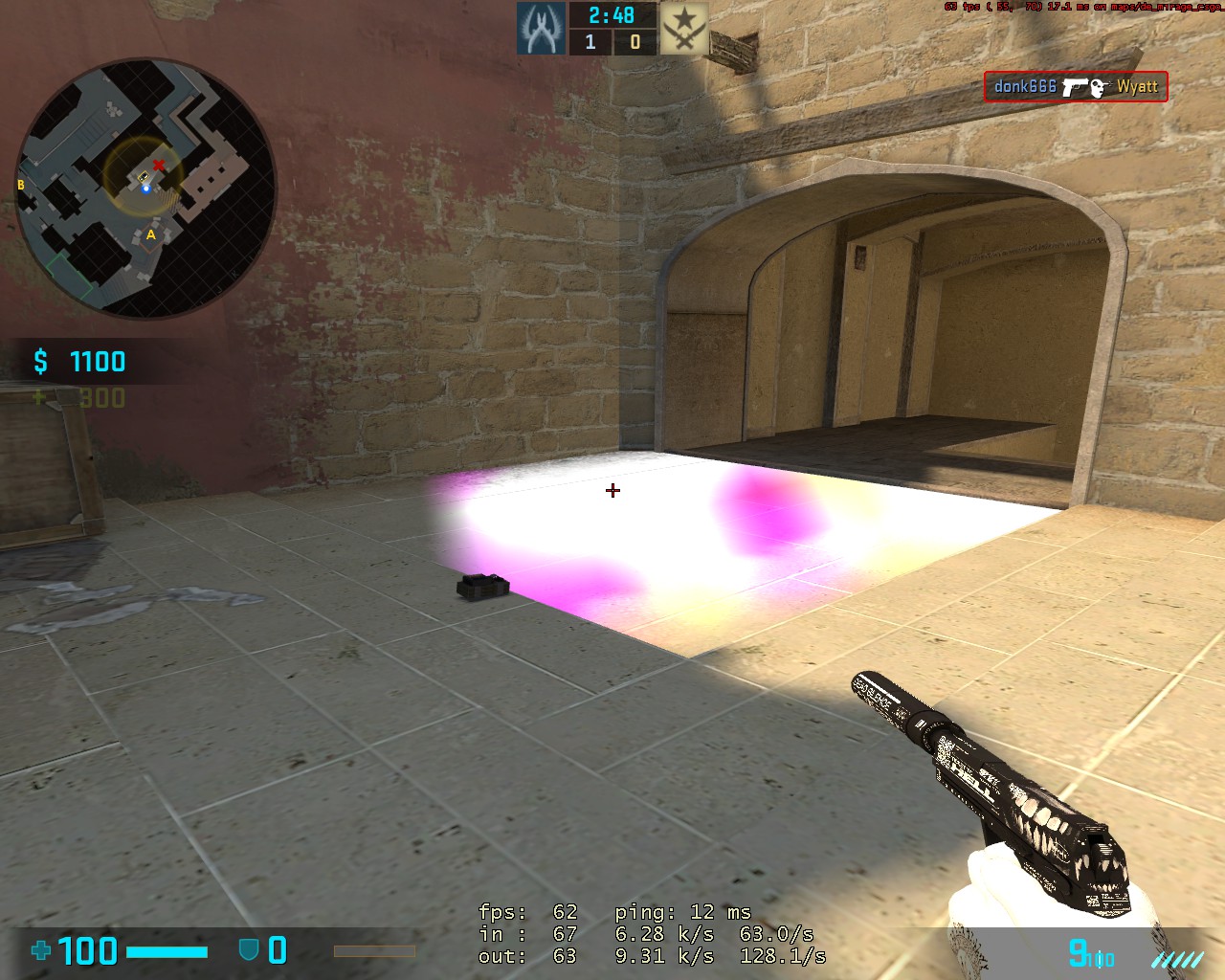Select the Terrorist team emblem
This screenshot has height=980, width=1225.
click(x=684, y=29)
